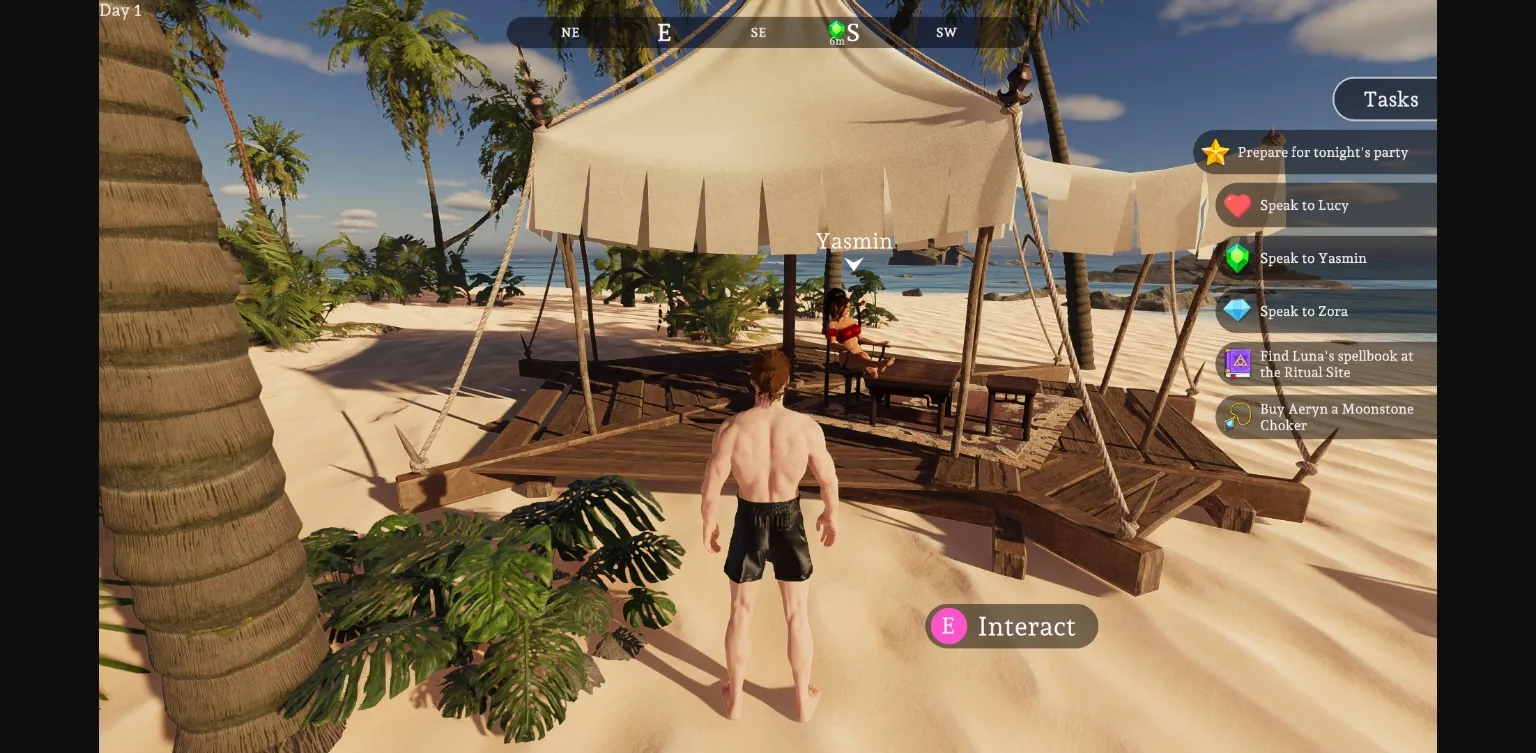Toggle the Speak to Zora task entry
Image resolution: width=1536 pixels, height=753 pixels.
tap(1303, 311)
